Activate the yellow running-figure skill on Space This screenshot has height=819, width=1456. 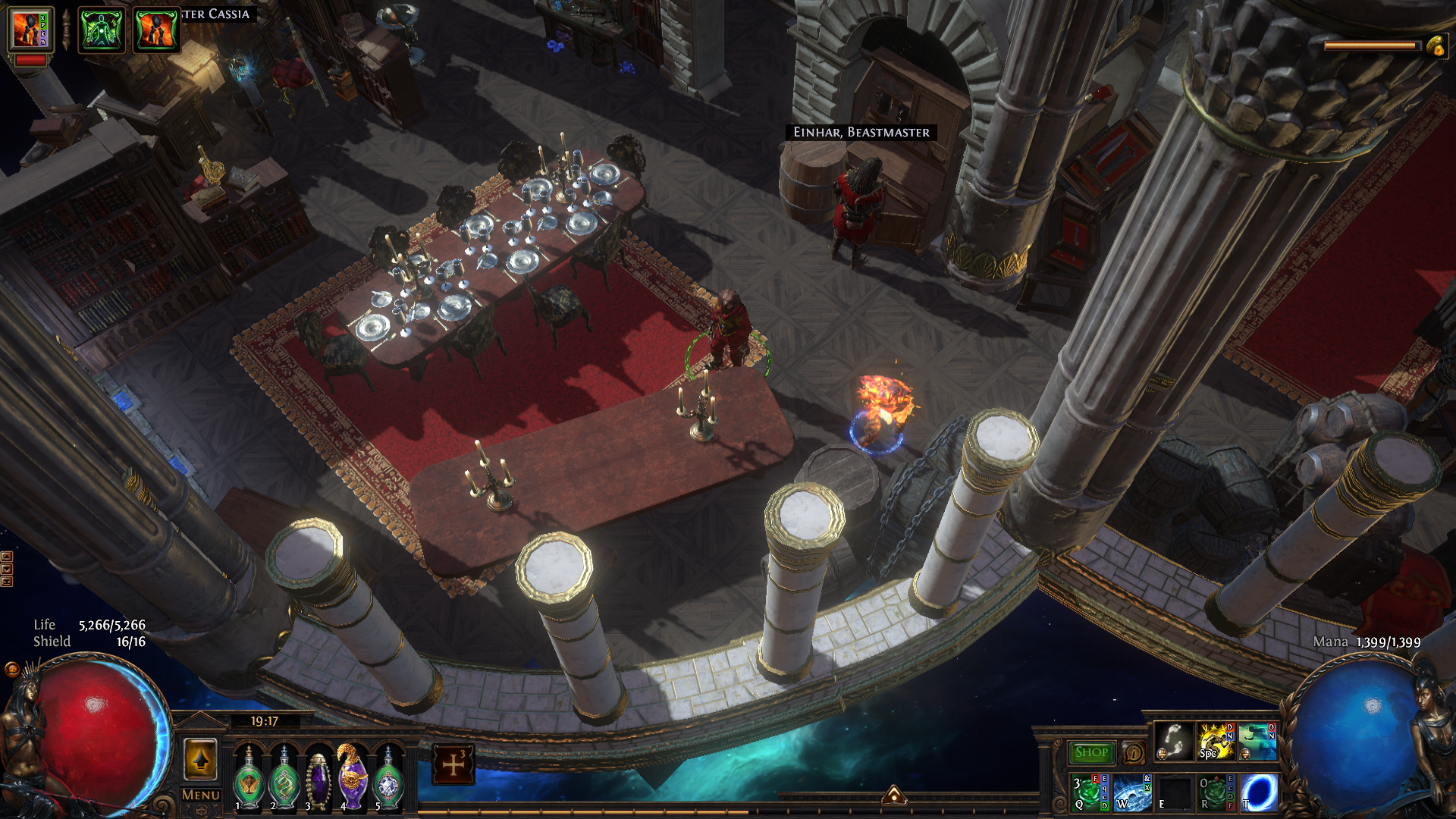click(x=1215, y=741)
